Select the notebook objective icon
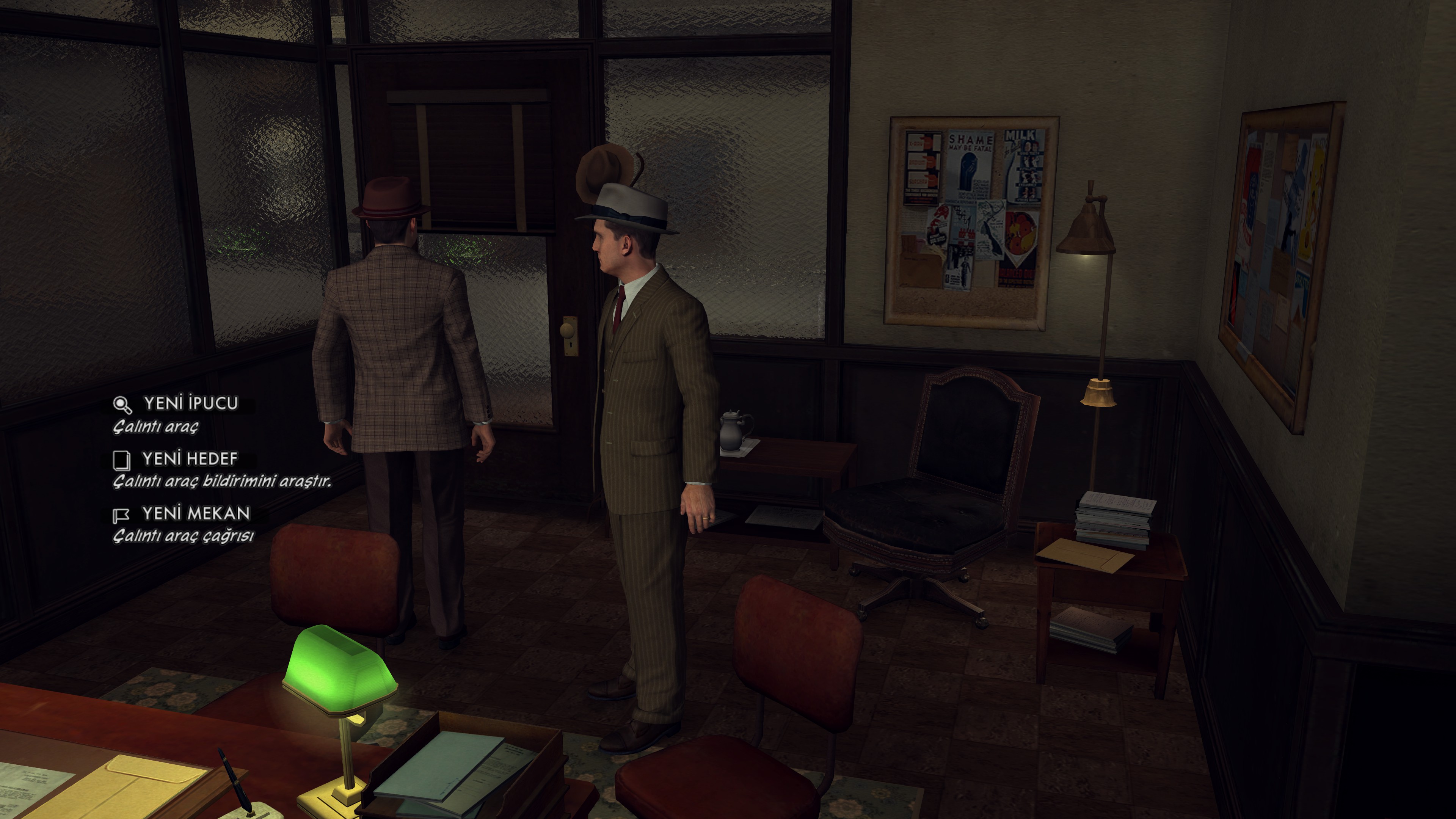 click(121, 460)
